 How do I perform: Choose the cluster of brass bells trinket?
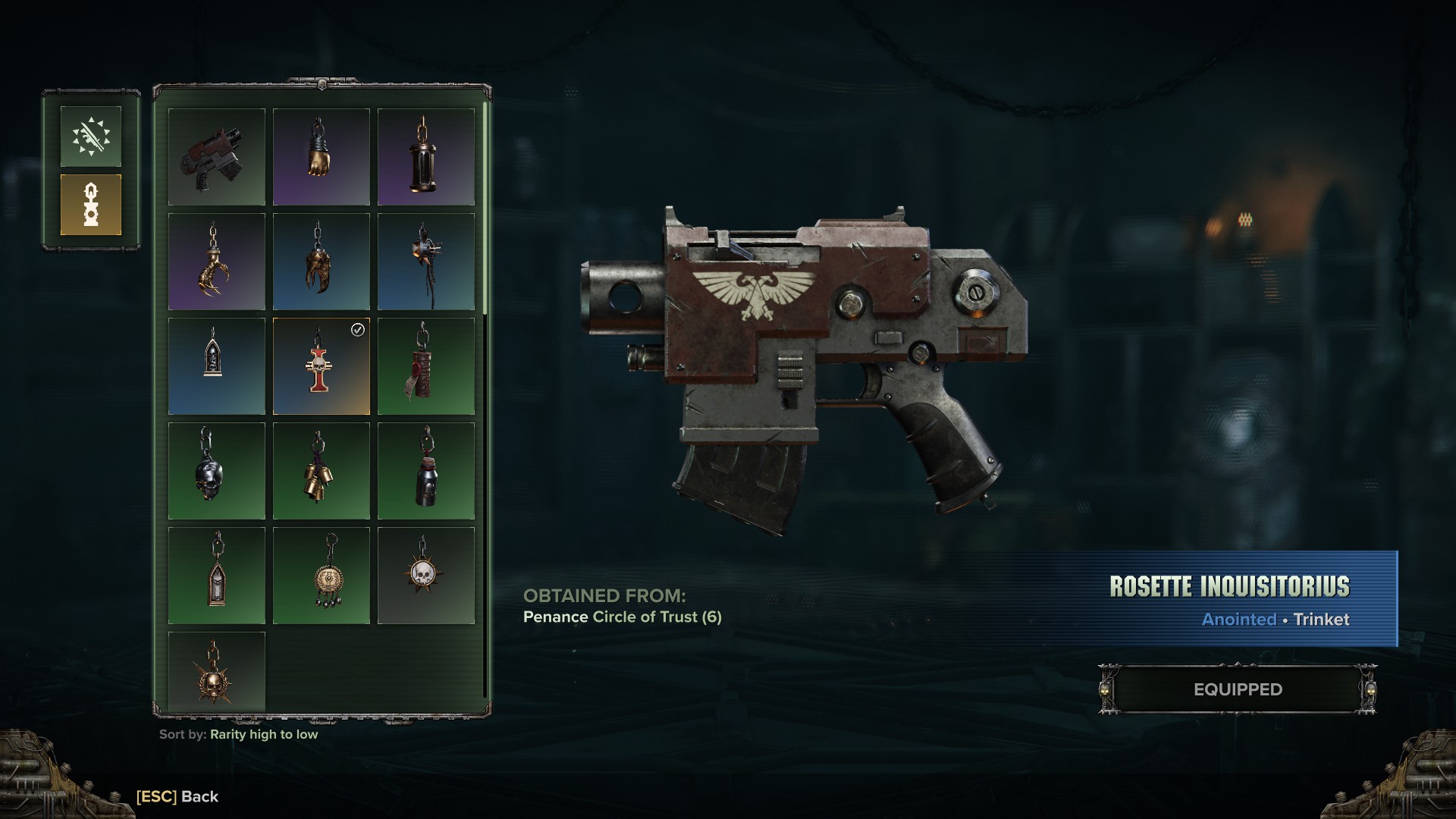[322, 471]
